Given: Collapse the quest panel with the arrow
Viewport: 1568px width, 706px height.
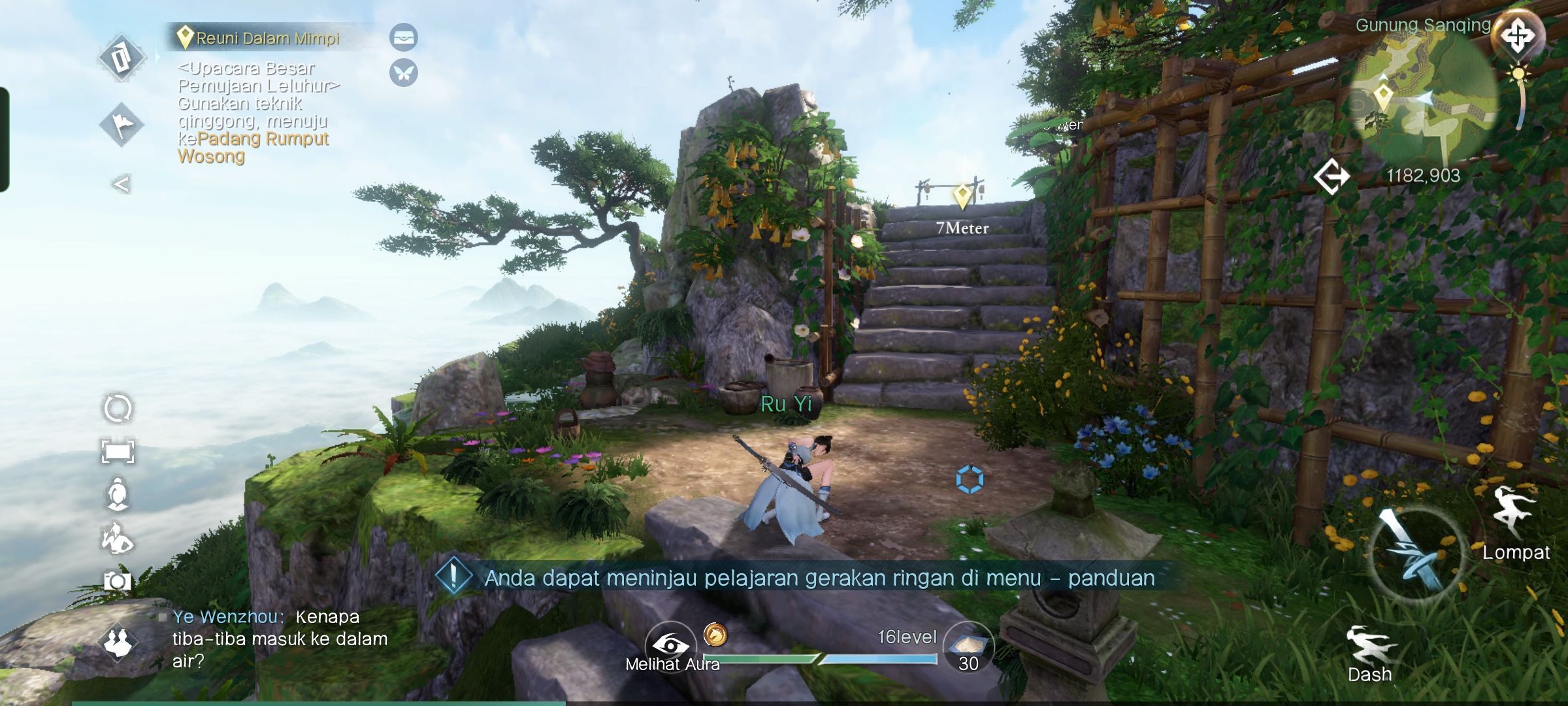Looking at the screenshot, I should [122, 184].
